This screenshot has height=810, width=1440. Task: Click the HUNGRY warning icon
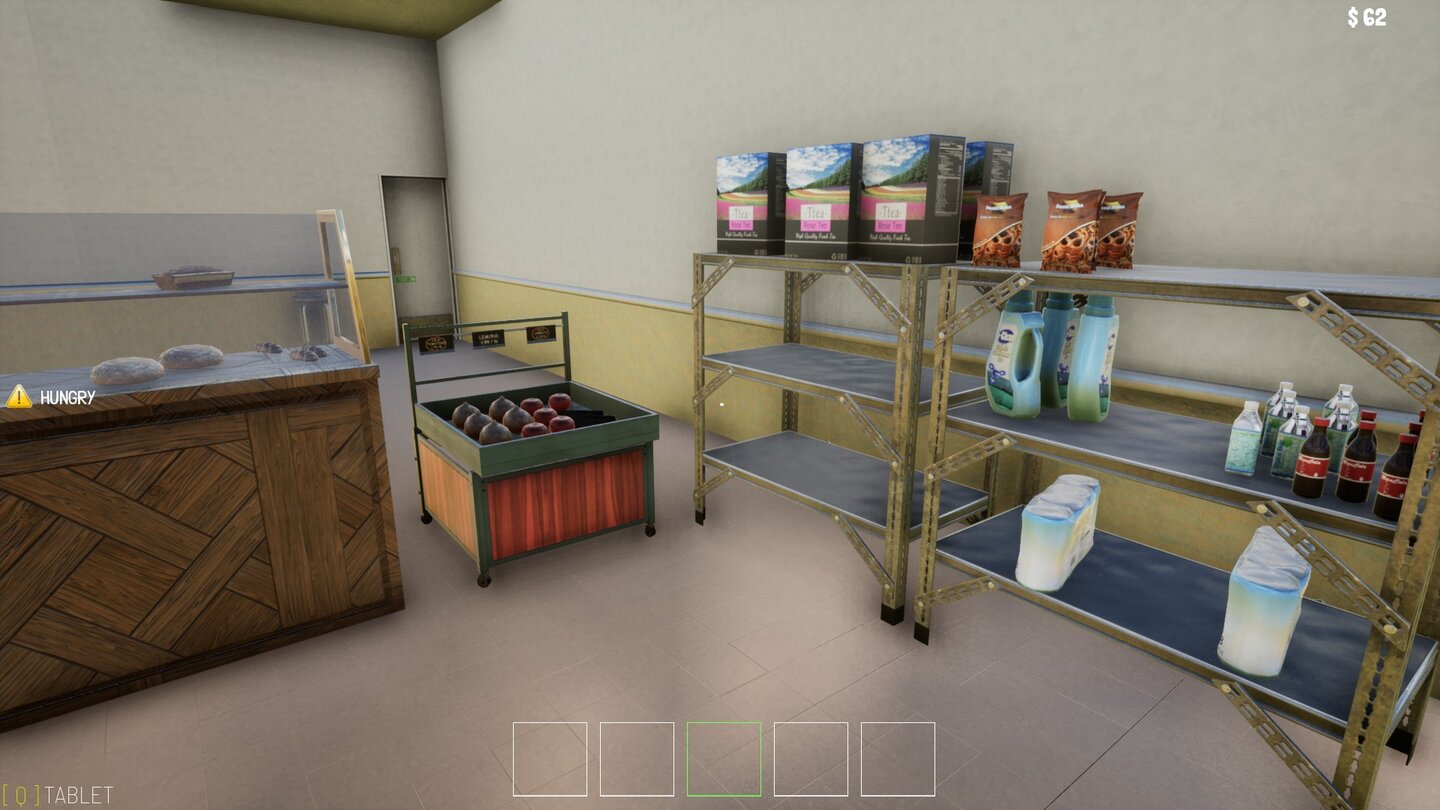click(21, 396)
